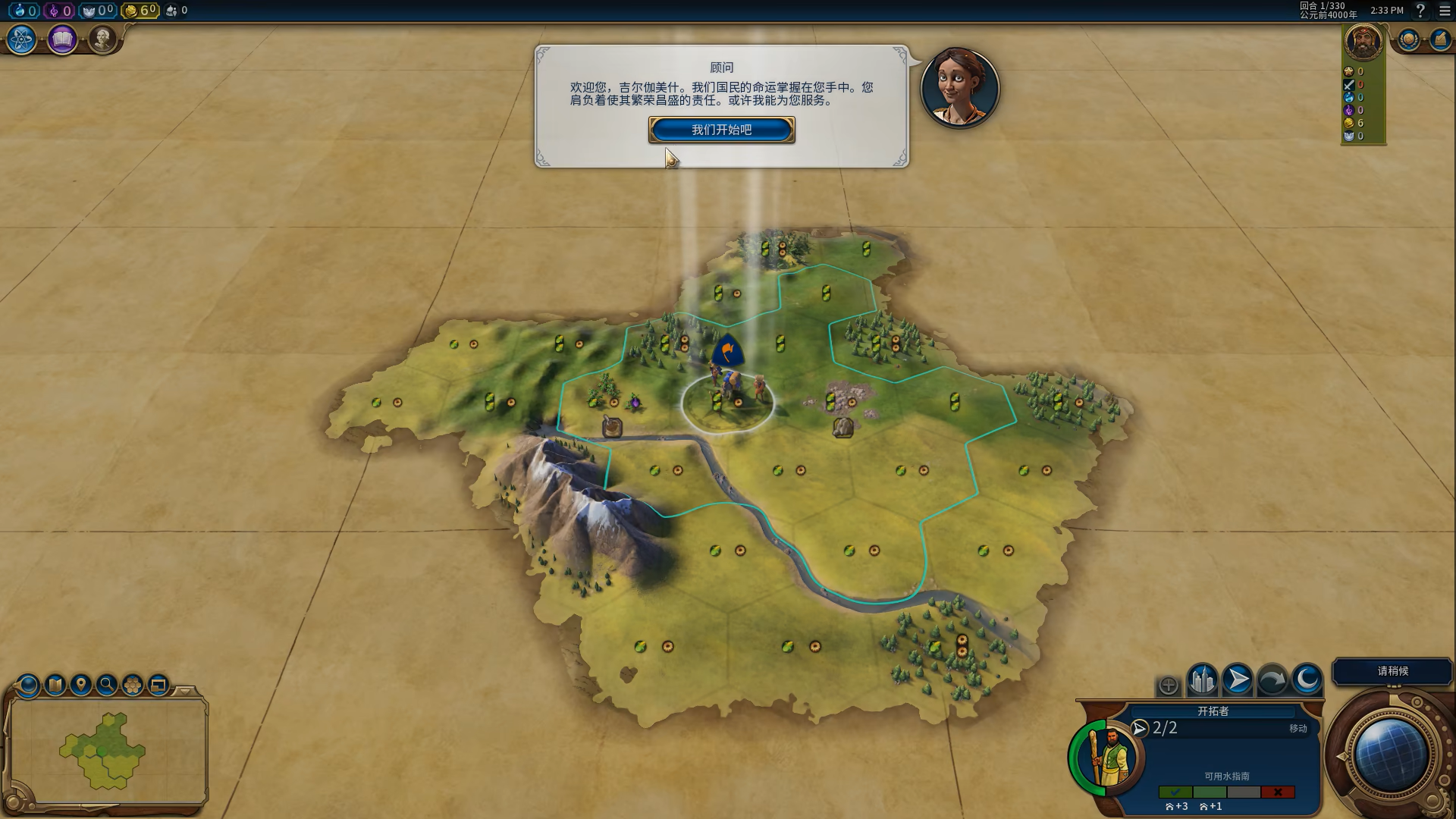Click the large globe next-turn button
Screen dimensions: 1456x819
click(1391, 755)
